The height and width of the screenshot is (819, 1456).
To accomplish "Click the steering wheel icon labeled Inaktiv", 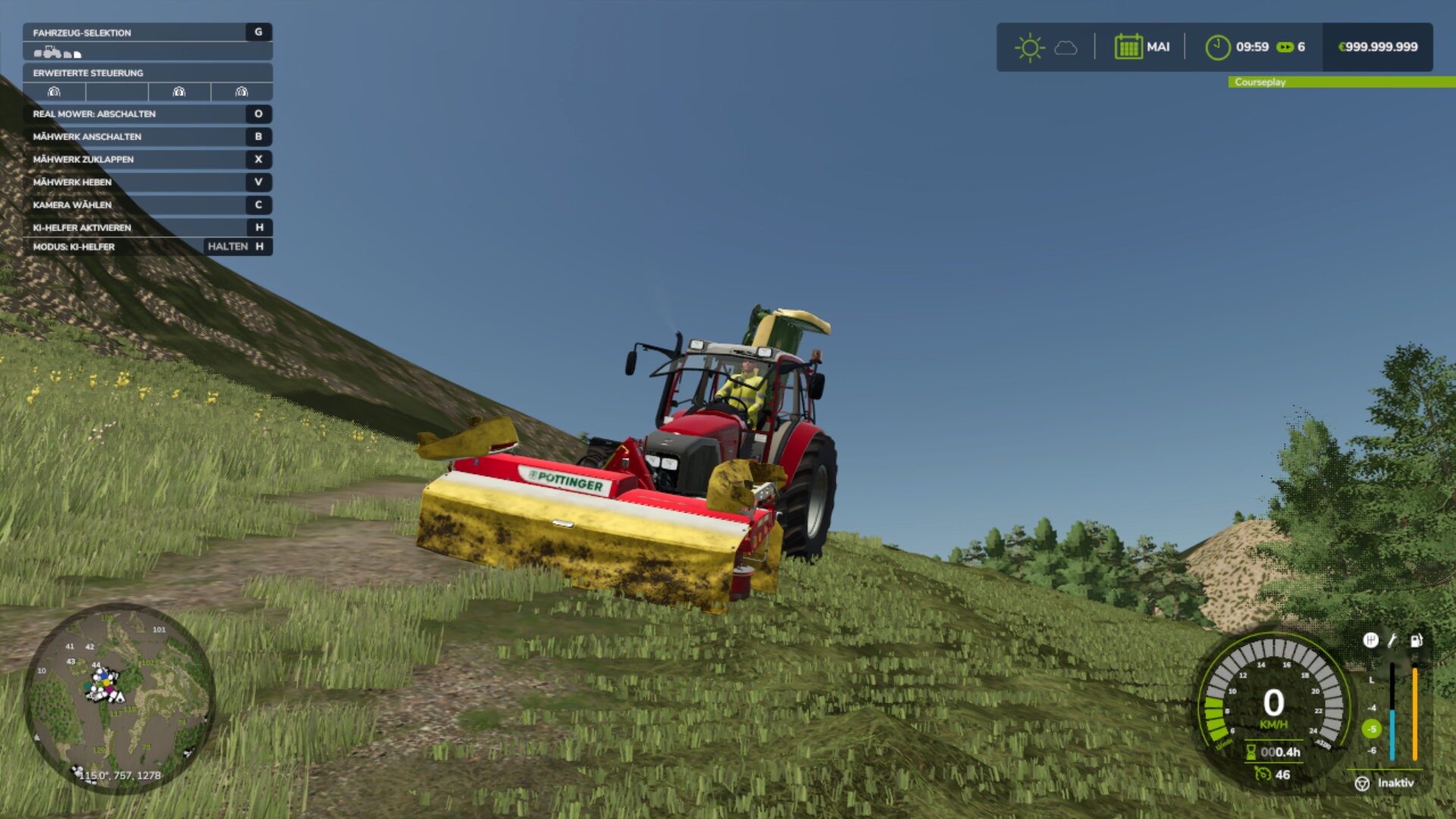I will [1363, 783].
